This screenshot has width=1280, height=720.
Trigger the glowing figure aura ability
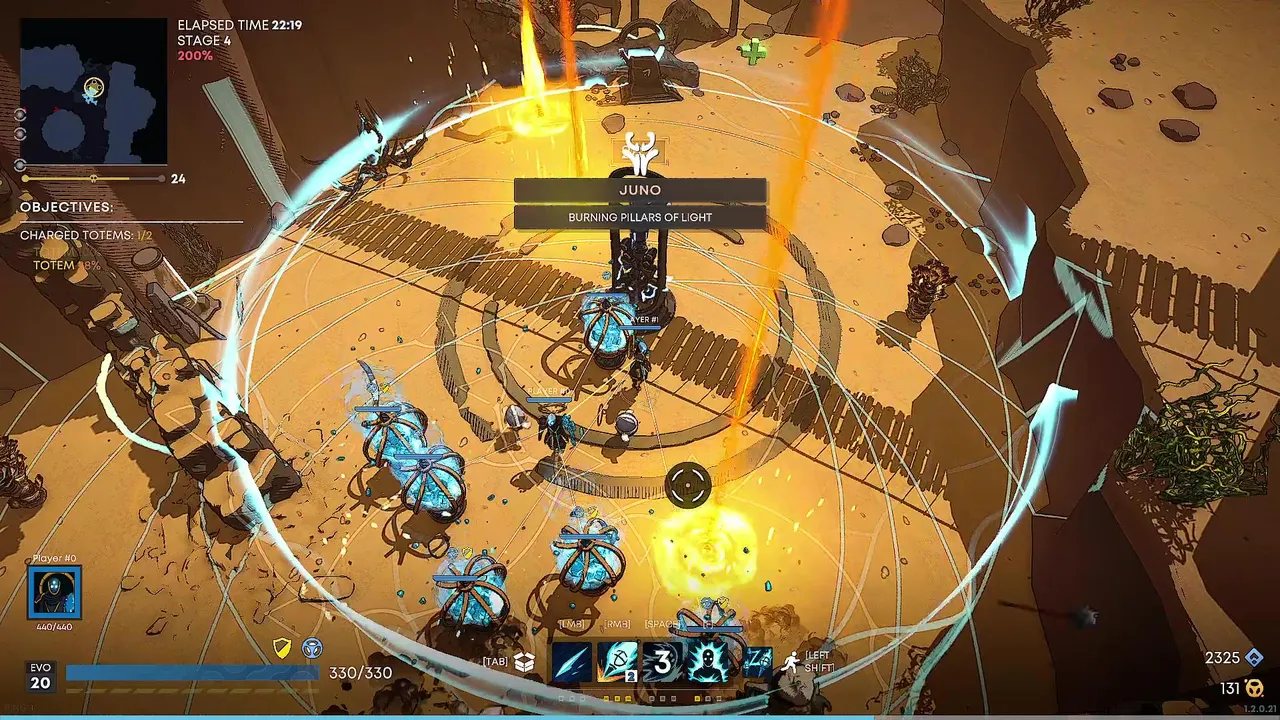[707, 662]
